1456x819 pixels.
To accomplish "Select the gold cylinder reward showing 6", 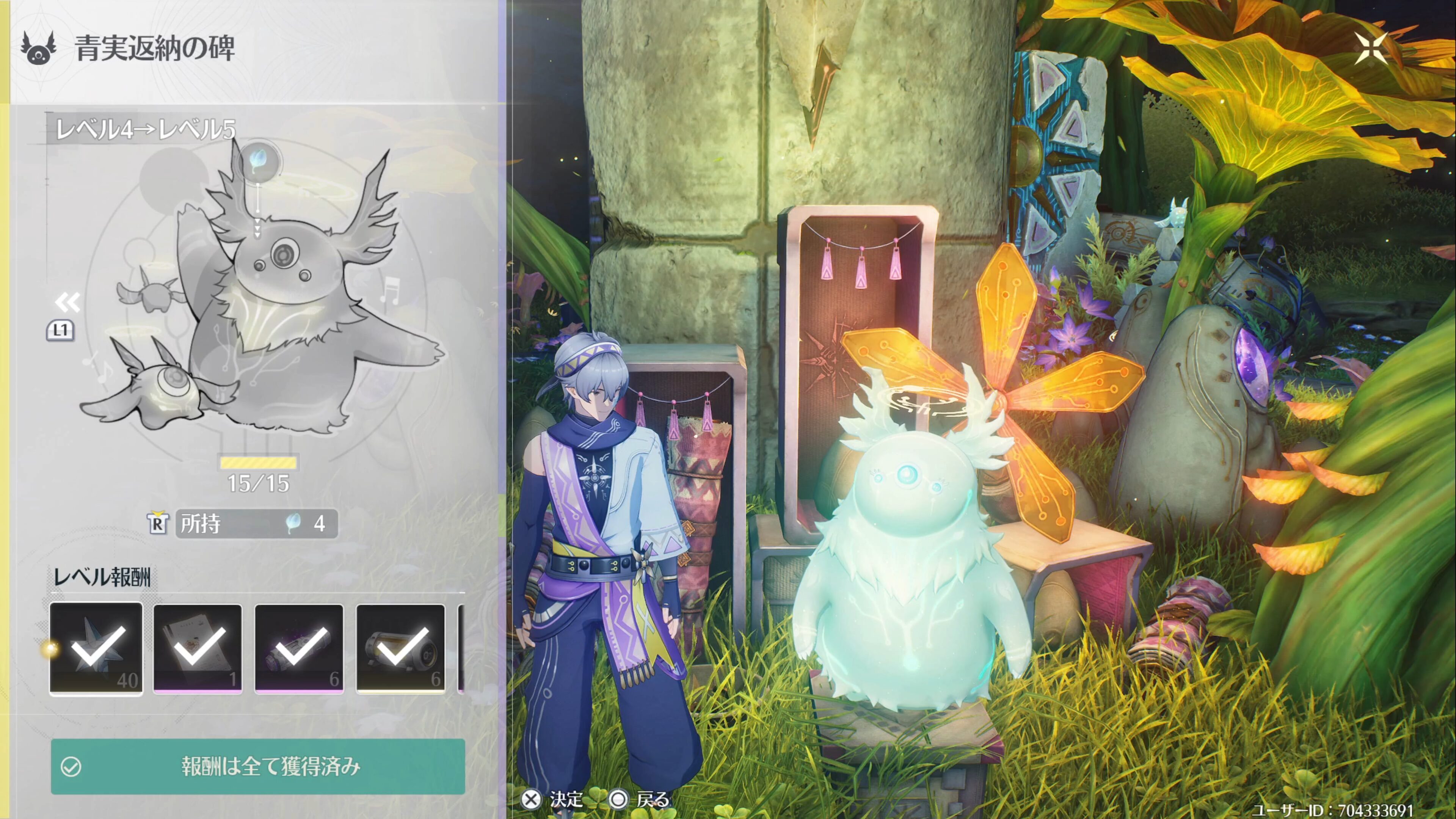I will (x=400, y=648).
